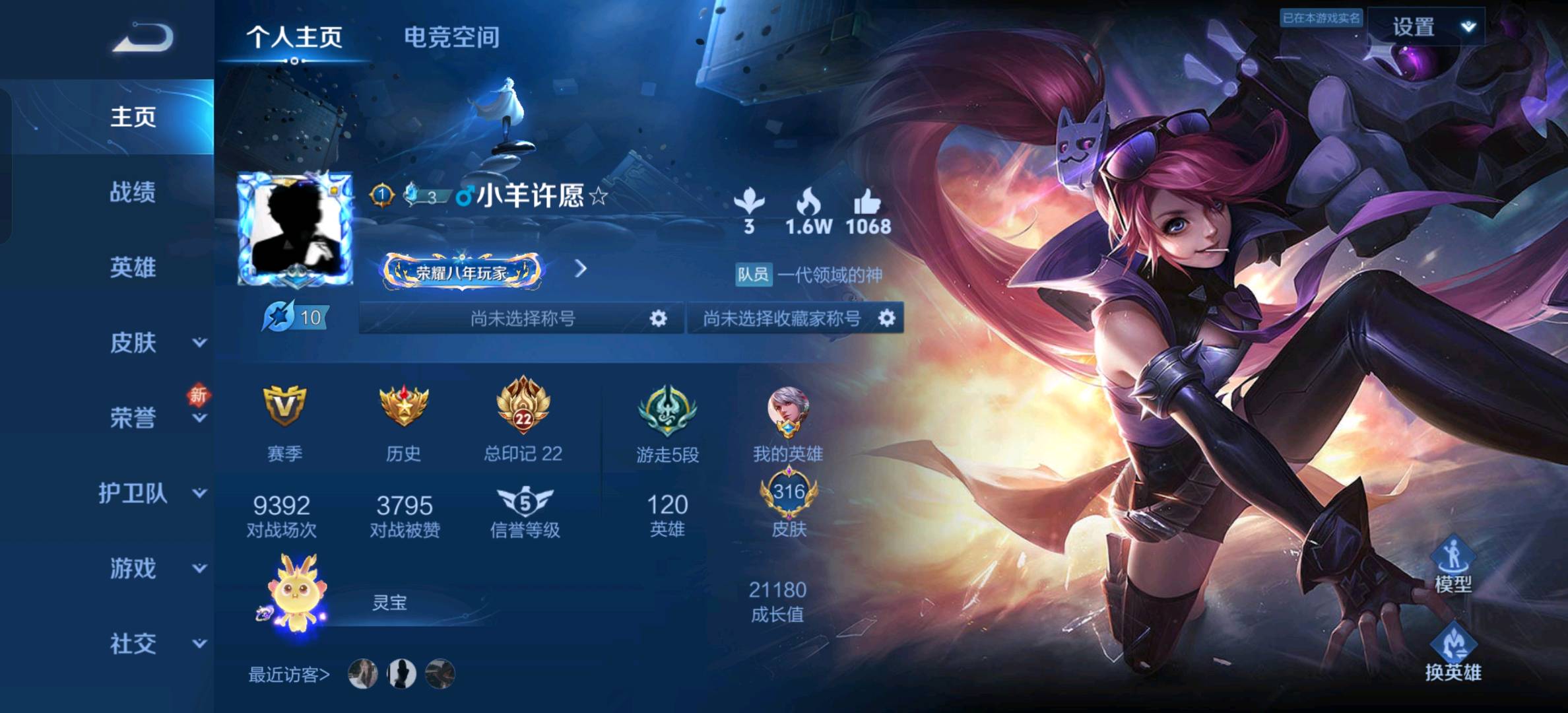Tap 换英雄 to change hero
The image size is (1568, 713).
(1453, 653)
